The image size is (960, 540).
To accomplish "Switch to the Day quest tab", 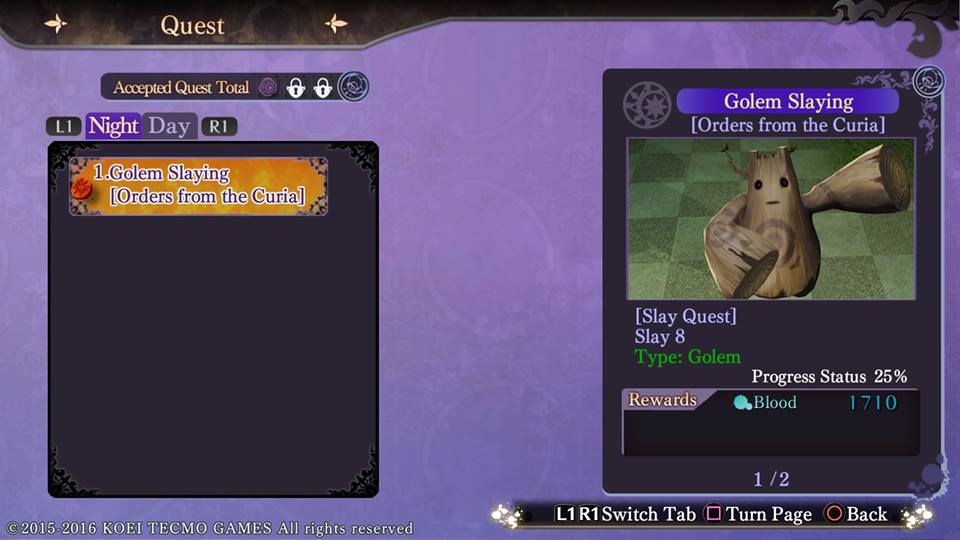I will pos(169,126).
